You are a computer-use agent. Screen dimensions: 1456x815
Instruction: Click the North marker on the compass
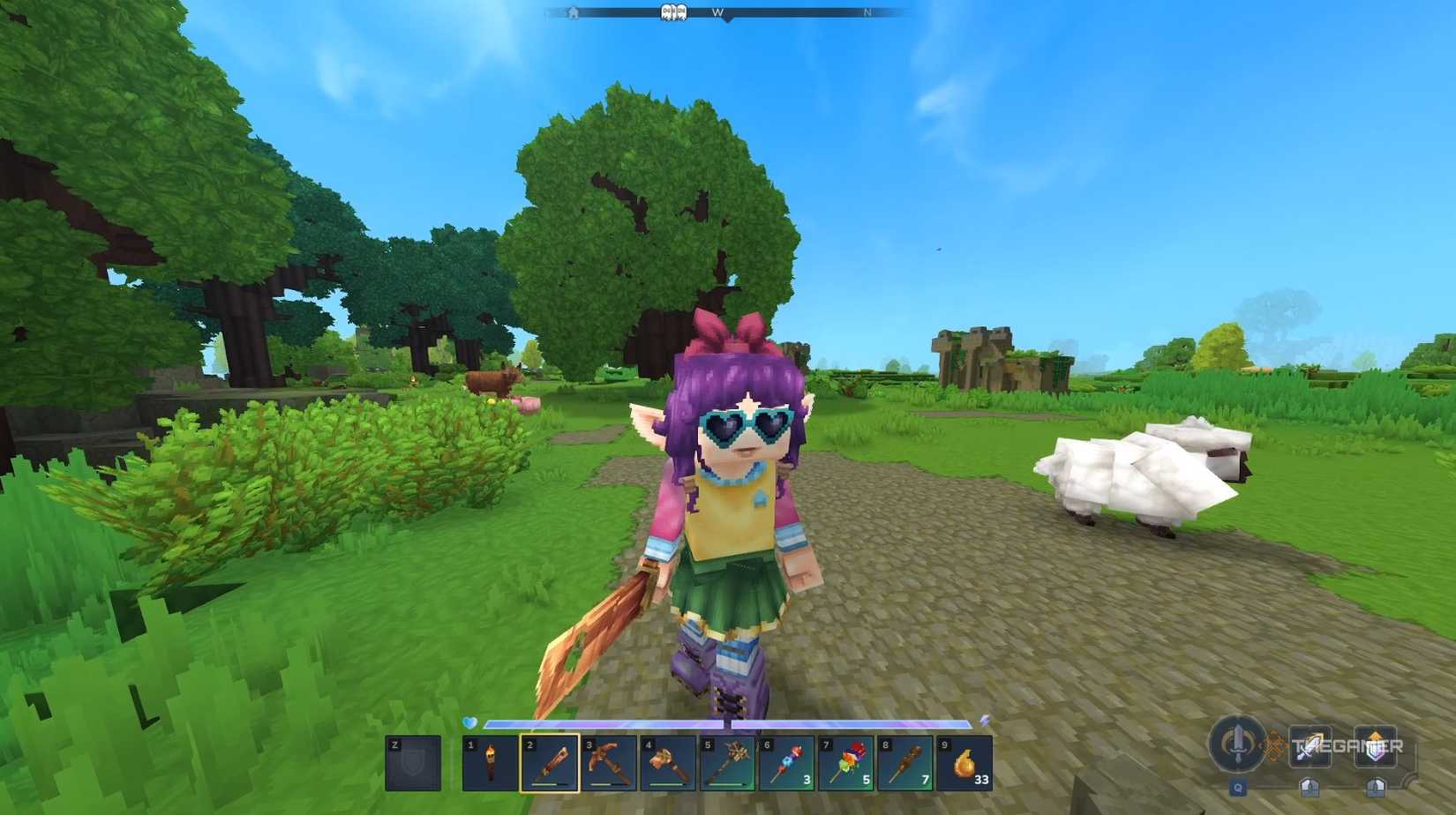pyautogui.click(x=867, y=11)
